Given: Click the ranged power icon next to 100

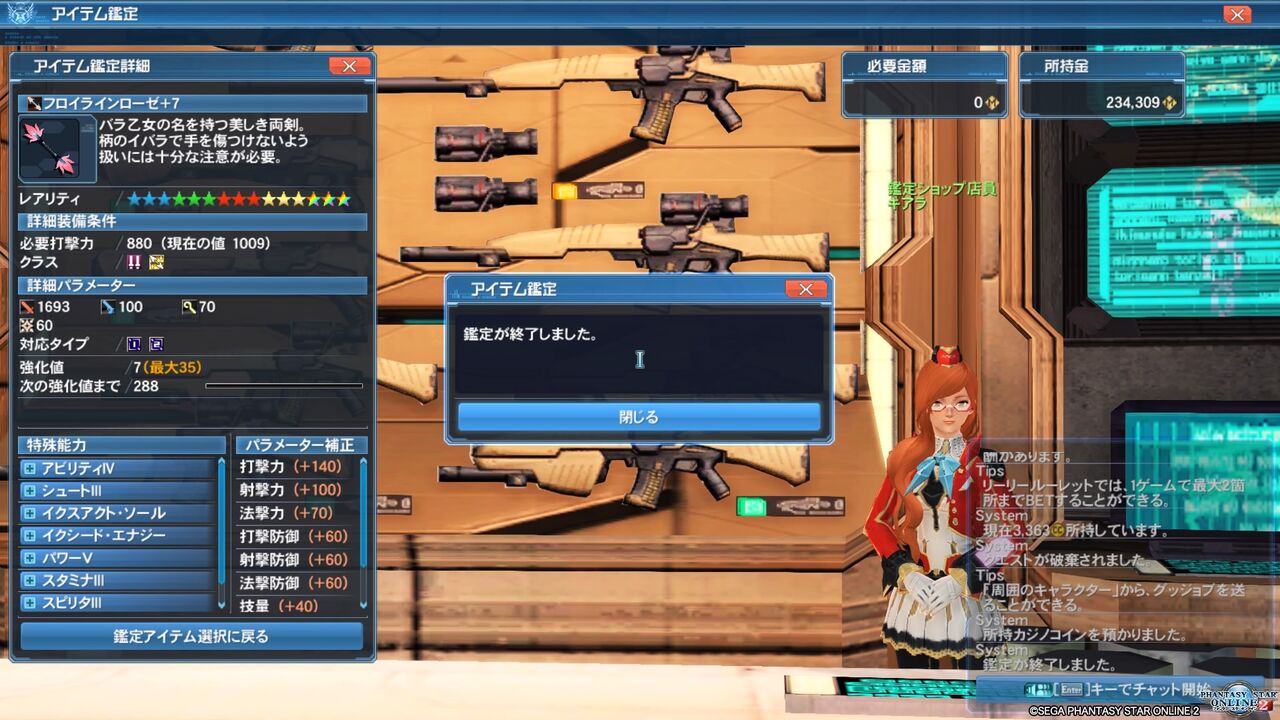Looking at the screenshot, I should click(107, 307).
